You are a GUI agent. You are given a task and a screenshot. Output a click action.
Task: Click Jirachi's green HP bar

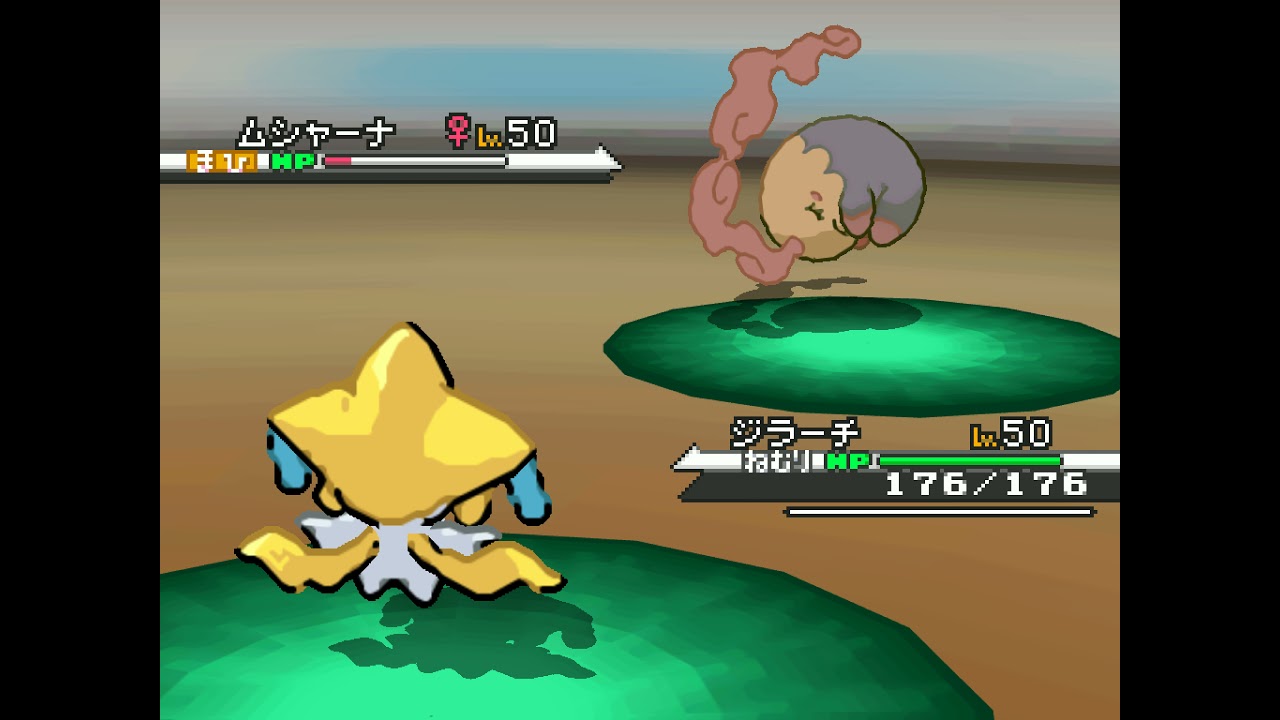point(970,461)
